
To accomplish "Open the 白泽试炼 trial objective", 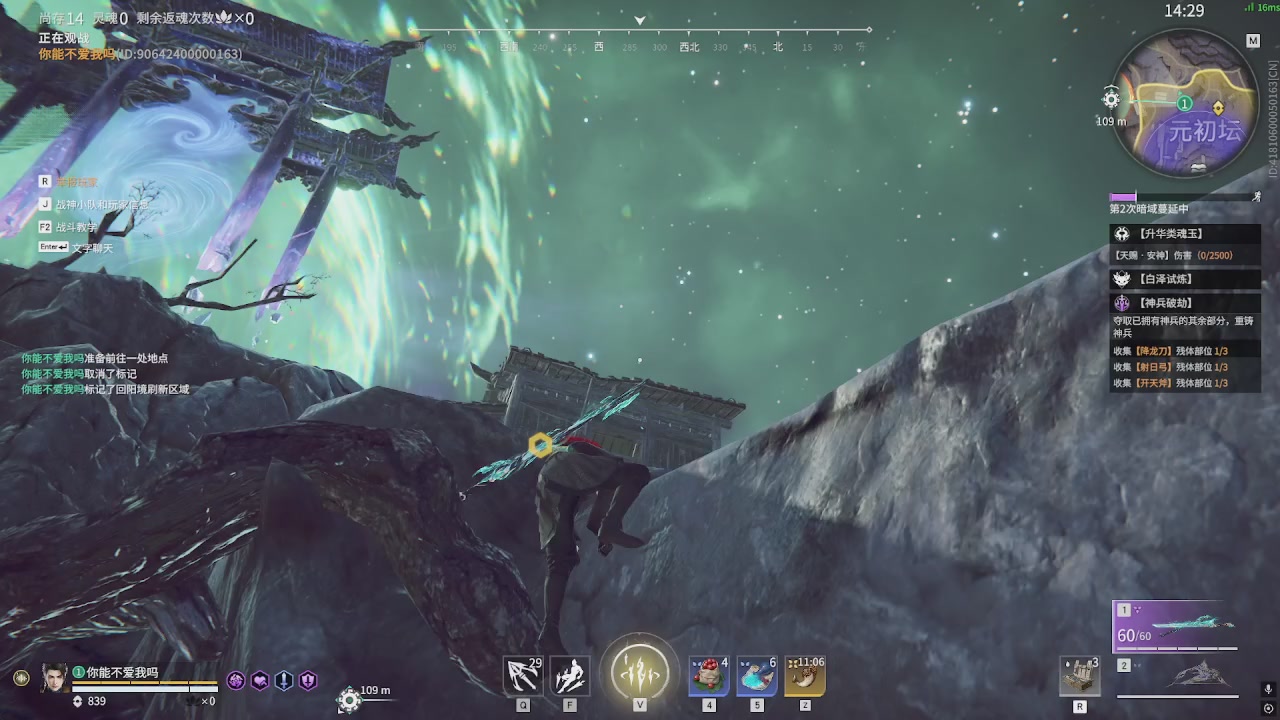I will [x=1166, y=280].
